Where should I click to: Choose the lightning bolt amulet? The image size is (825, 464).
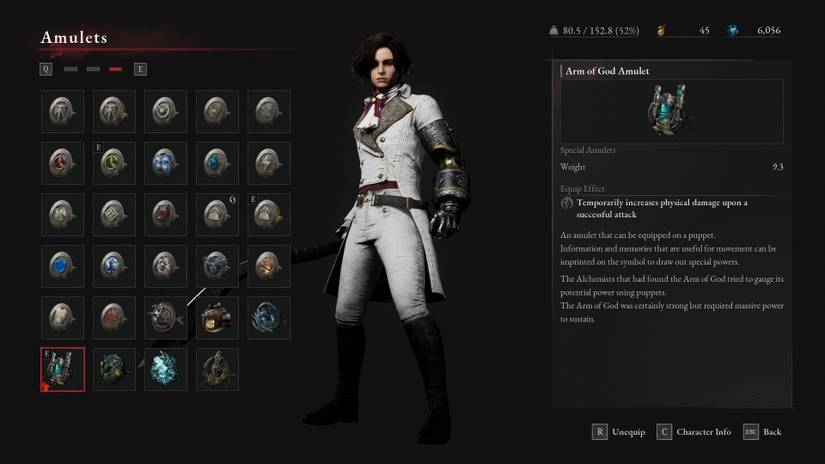(x=268, y=163)
